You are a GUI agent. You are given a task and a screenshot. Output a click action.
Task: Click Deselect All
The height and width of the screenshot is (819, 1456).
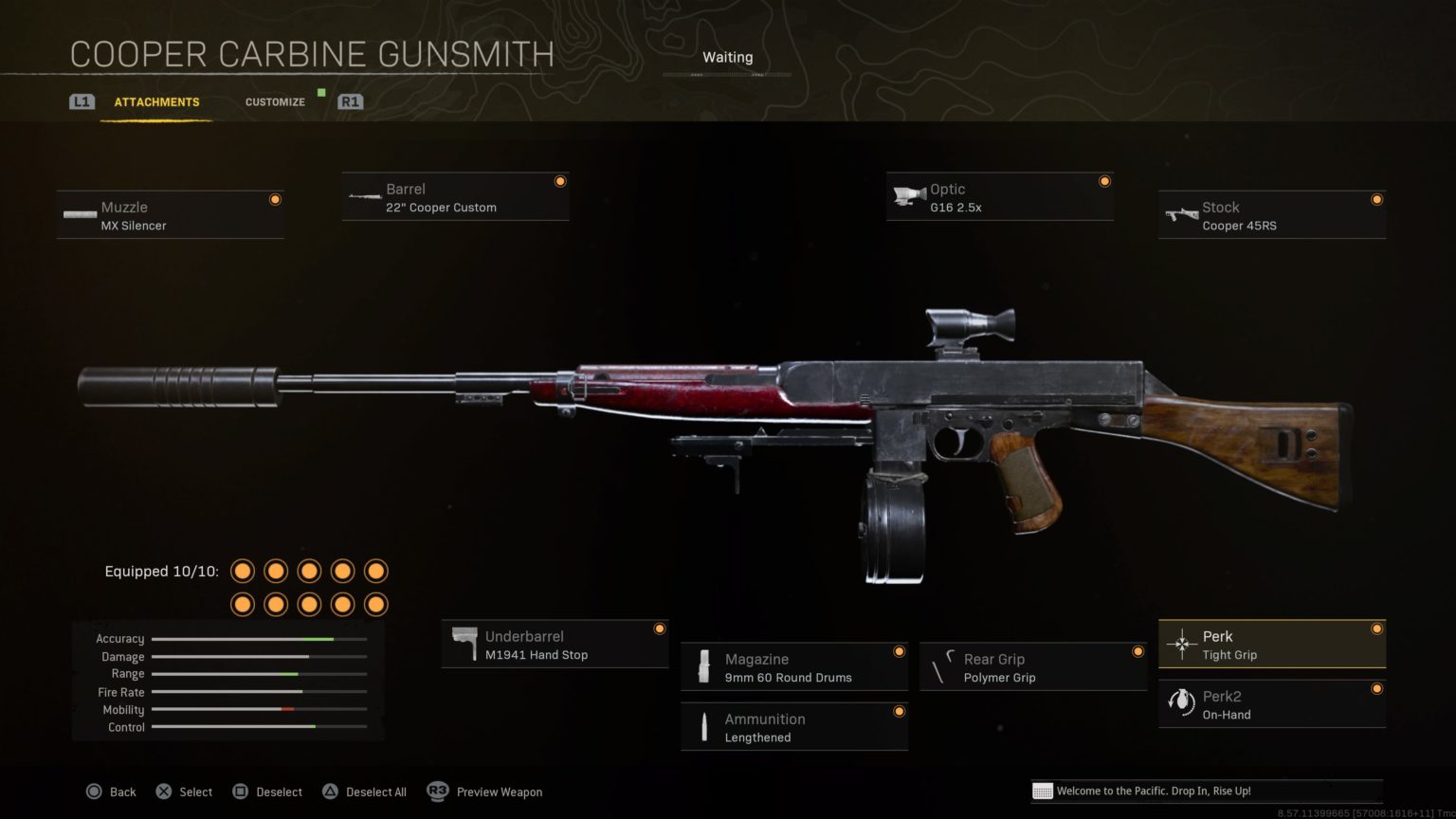[376, 792]
